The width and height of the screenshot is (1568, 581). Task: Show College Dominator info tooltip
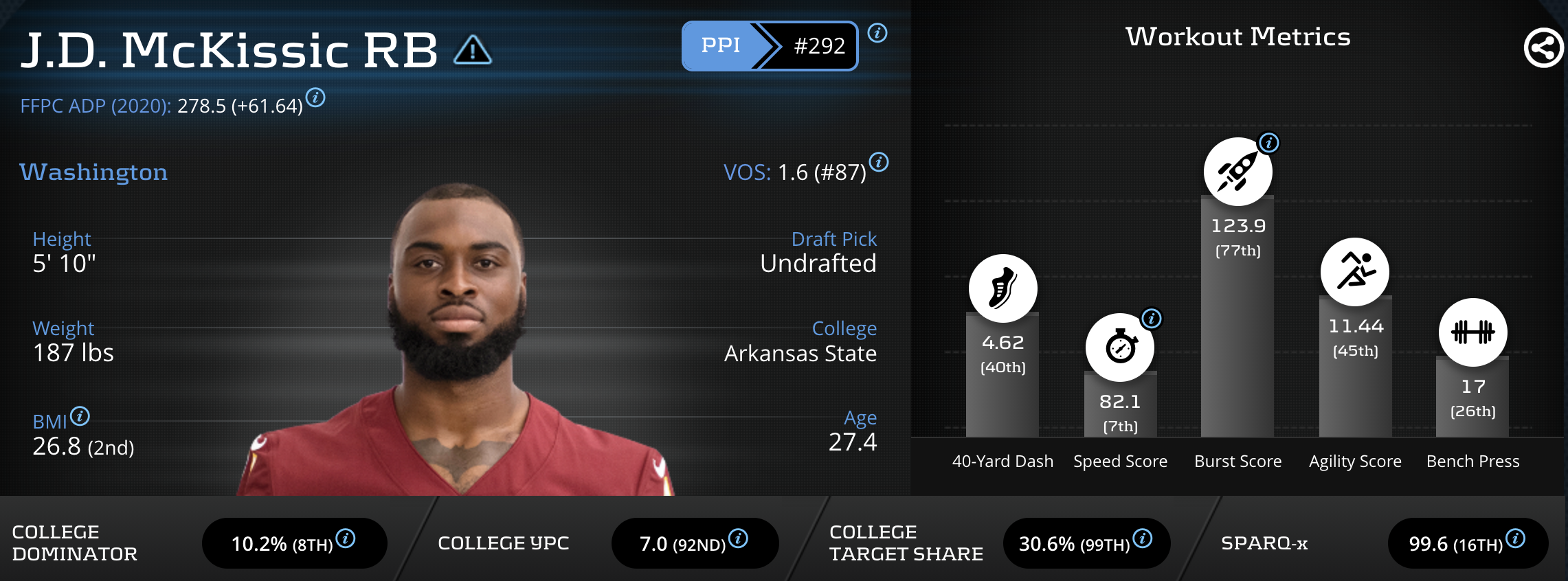click(346, 538)
